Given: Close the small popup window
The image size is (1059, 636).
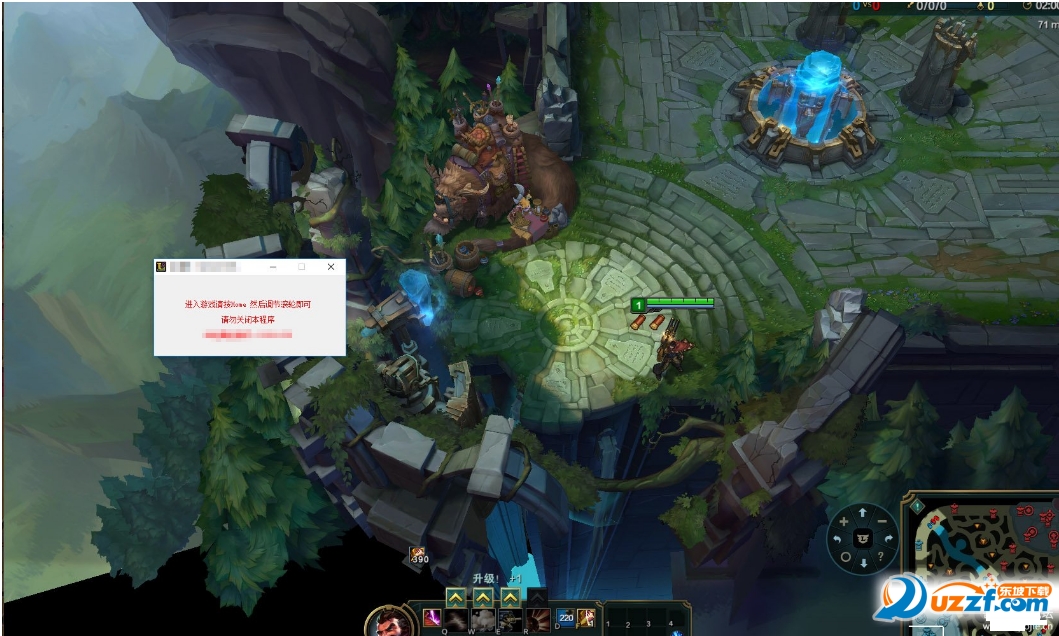Looking at the screenshot, I should pyautogui.click(x=331, y=268).
